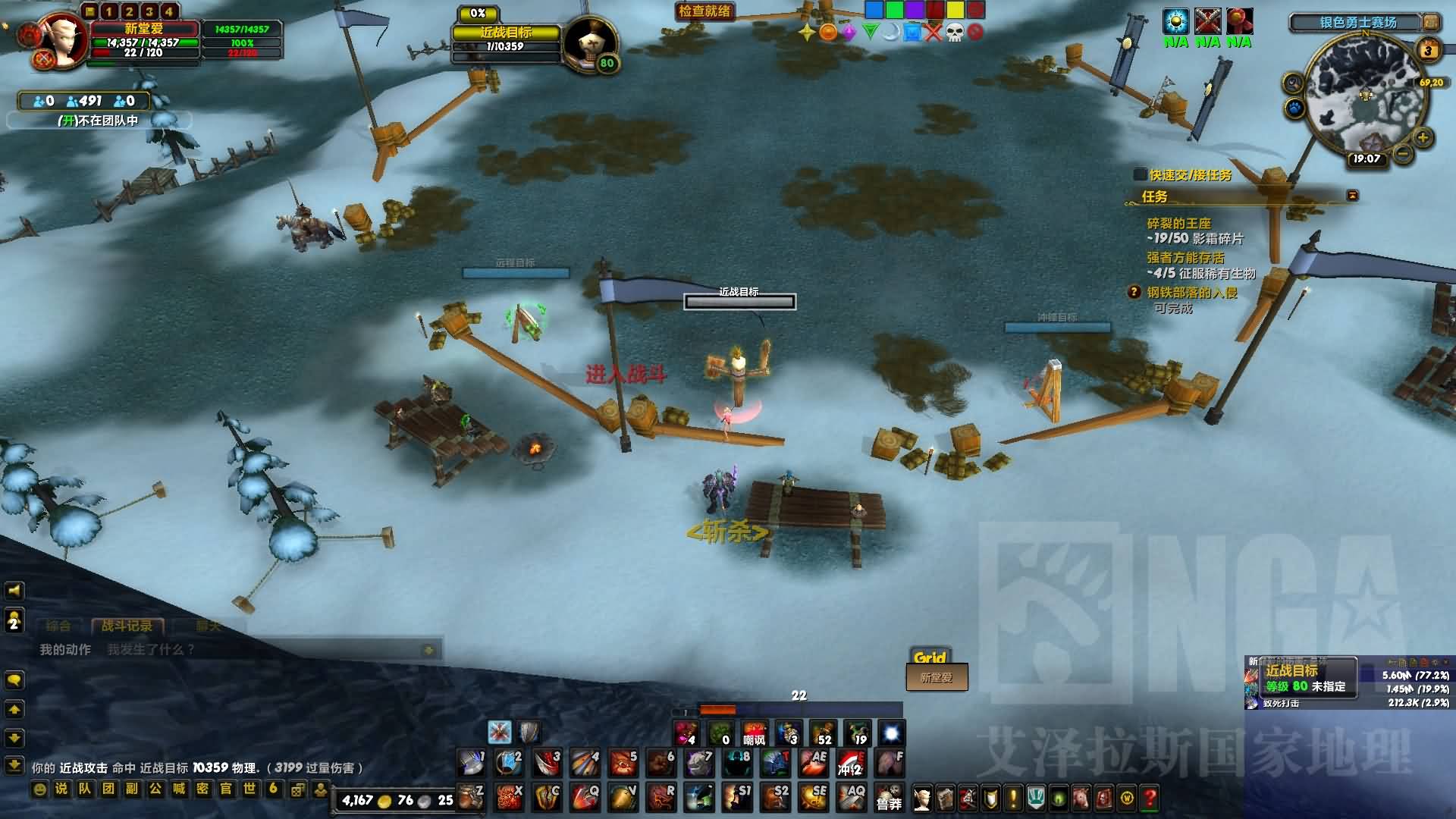Screen dimensions: 1456x819
Task: Zoom out the minimap with minus button
Action: tap(1403, 154)
